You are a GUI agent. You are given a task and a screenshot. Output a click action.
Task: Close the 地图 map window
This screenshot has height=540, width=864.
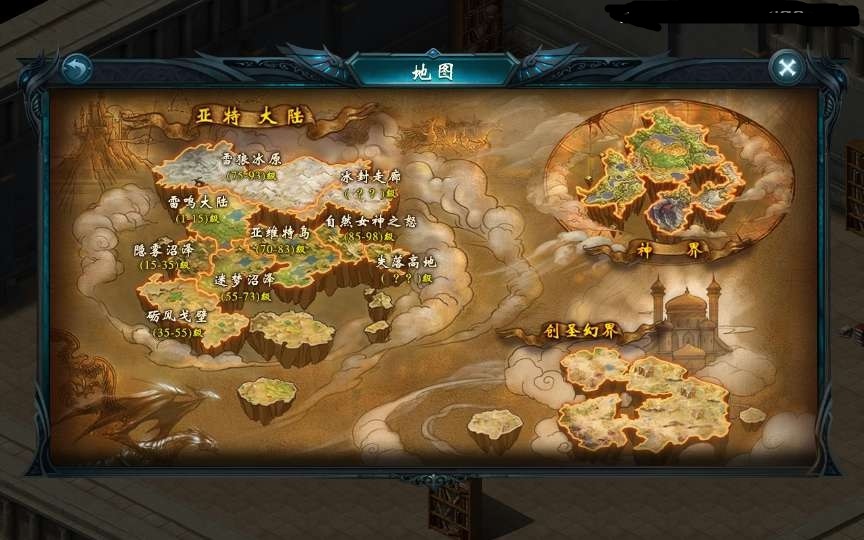(787, 68)
